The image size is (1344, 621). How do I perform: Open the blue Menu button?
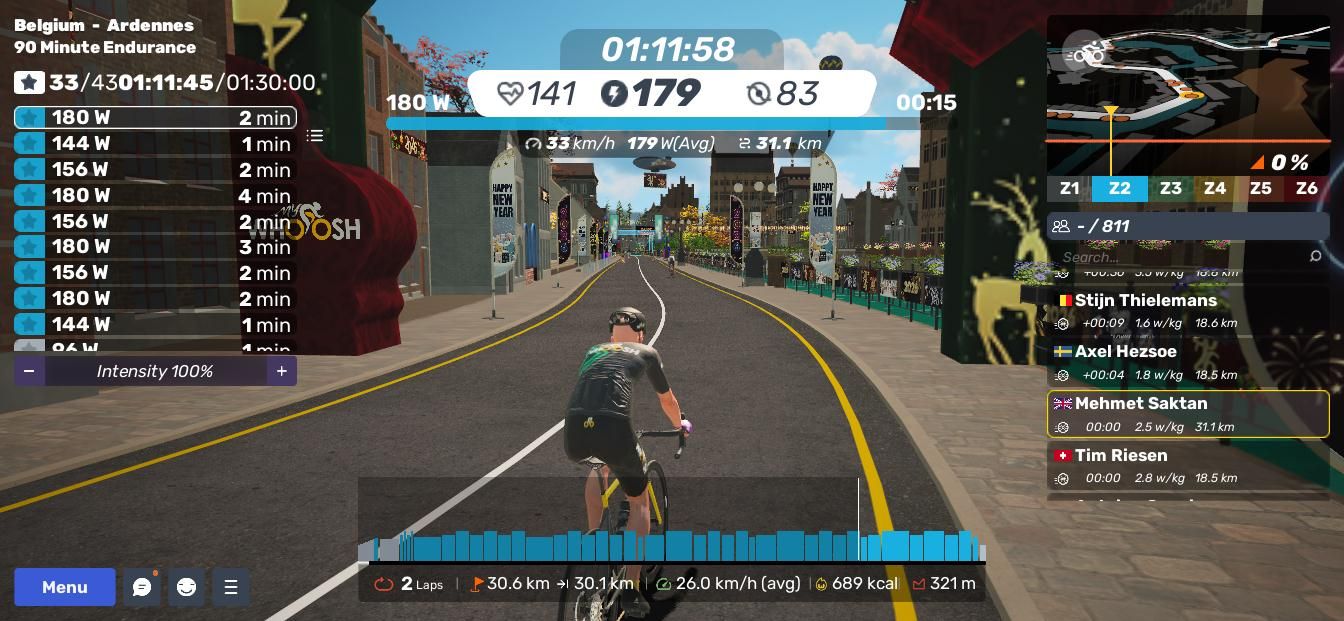pyautogui.click(x=65, y=587)
